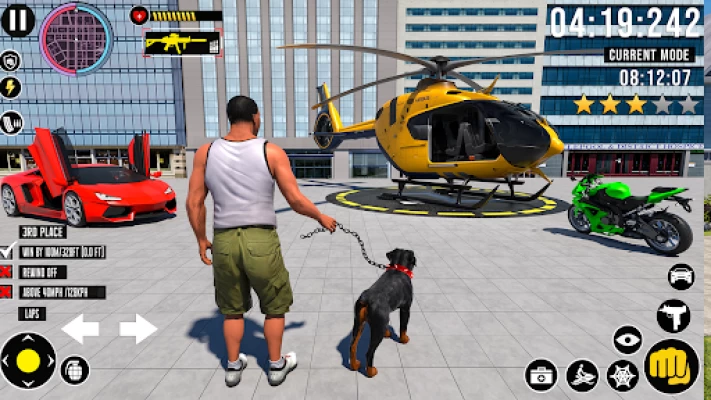The height and width of the screenshot is (400, 711).
Task: Tap the yellow movement joystick
Action: pyautogui.click(x=28, y=361)
